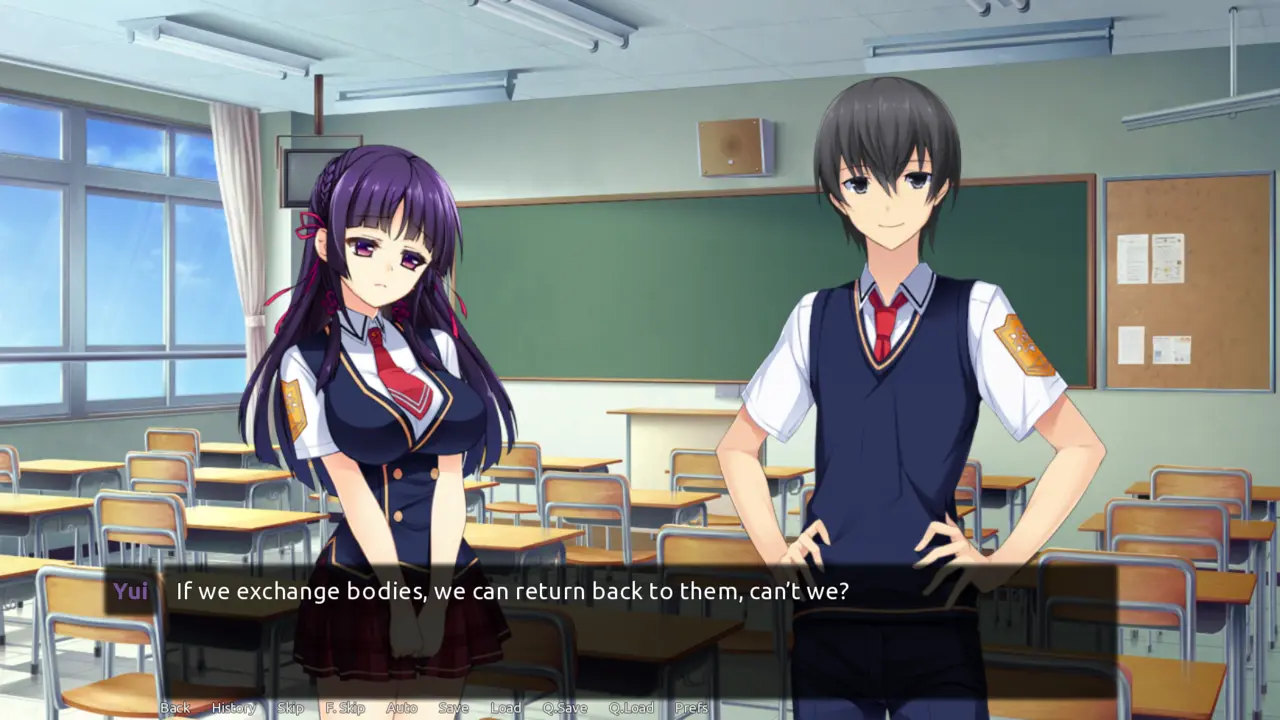Go back with the Back button
This screenshot has height=720, width=1280.
175,708
